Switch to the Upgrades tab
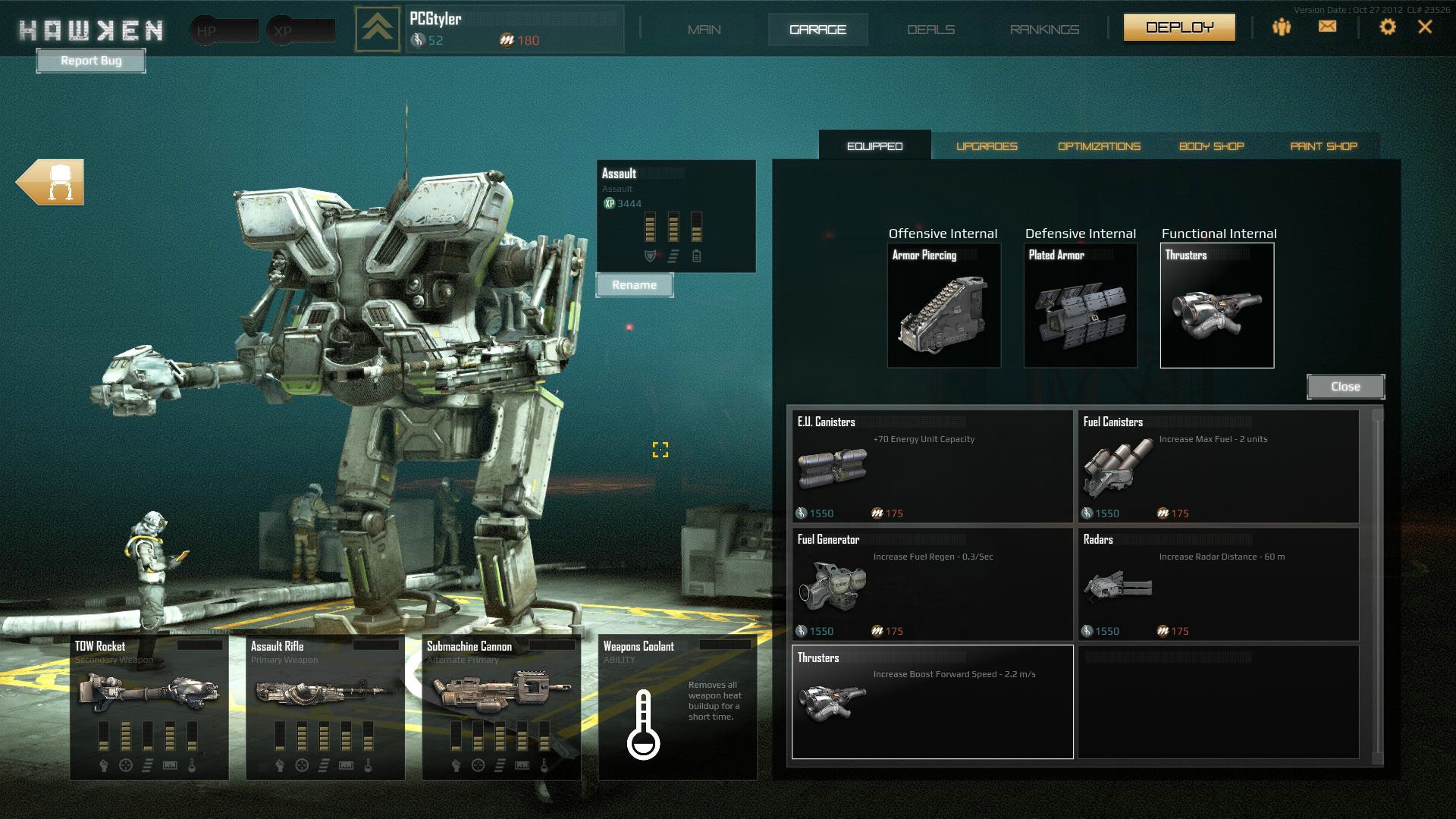 987,146
